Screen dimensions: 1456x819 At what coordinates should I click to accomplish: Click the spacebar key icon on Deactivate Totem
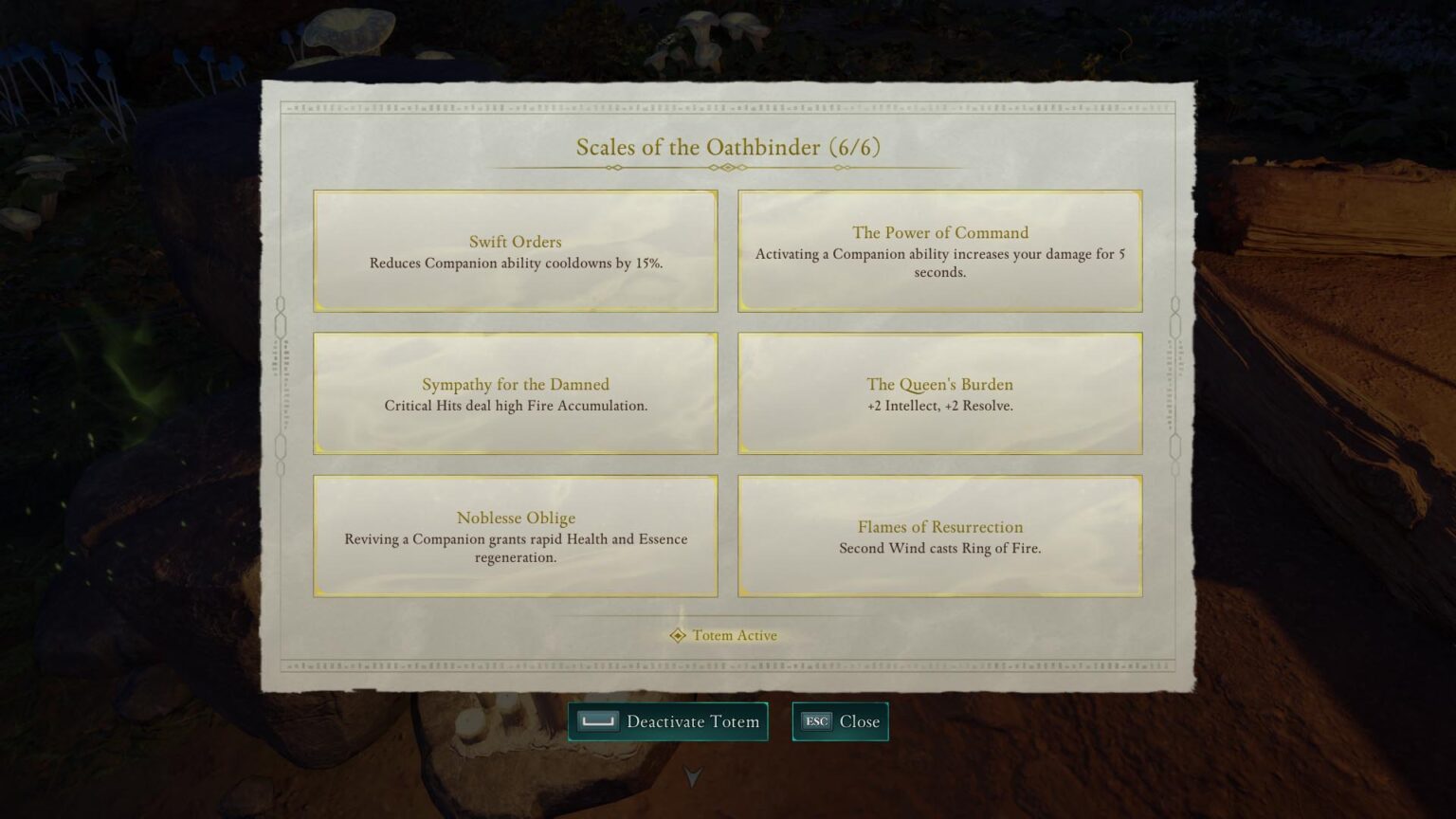coord(597,721)
